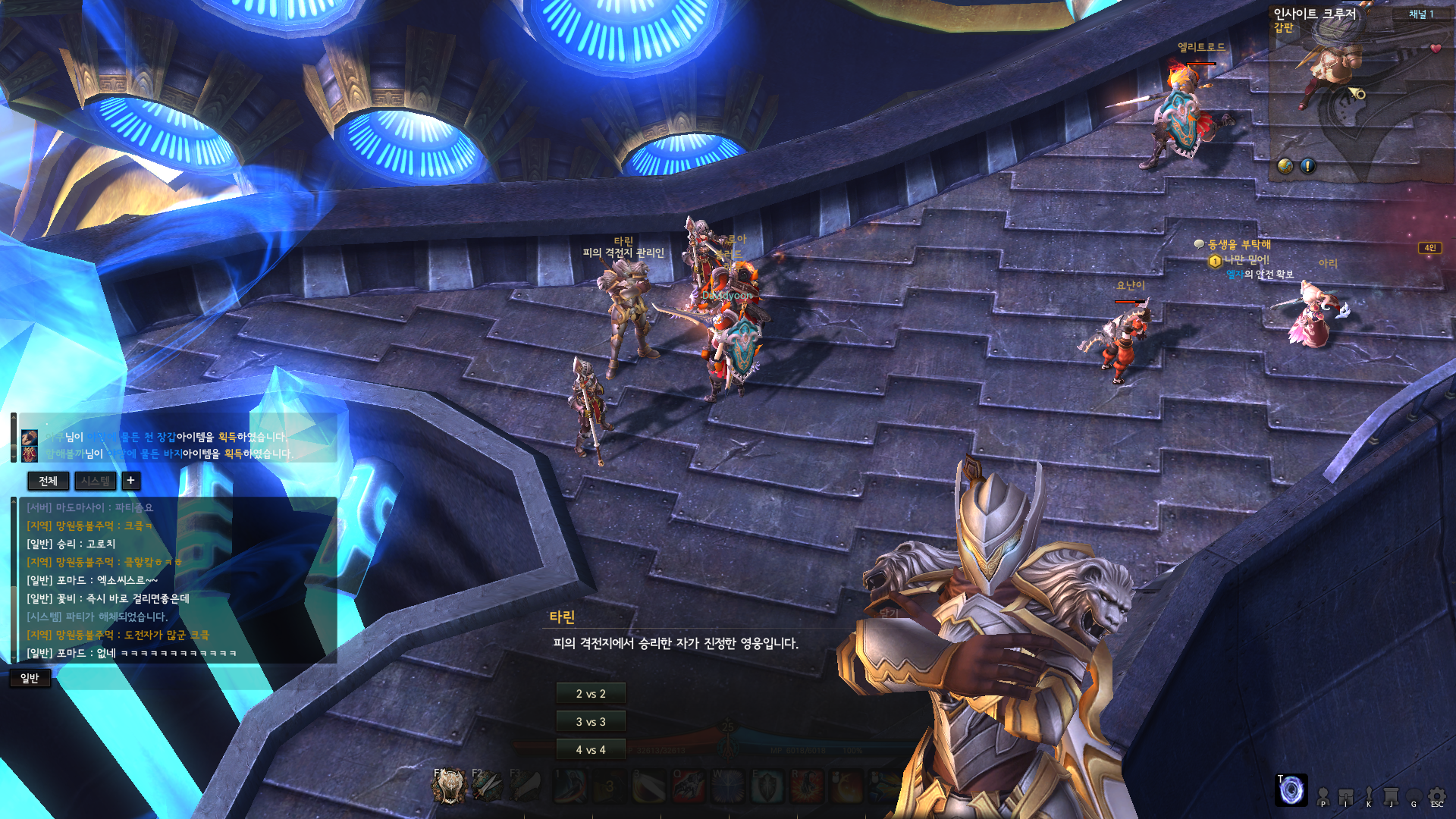
Task: Click the 4인 party count badge
Action: (x=1429, y=248)
